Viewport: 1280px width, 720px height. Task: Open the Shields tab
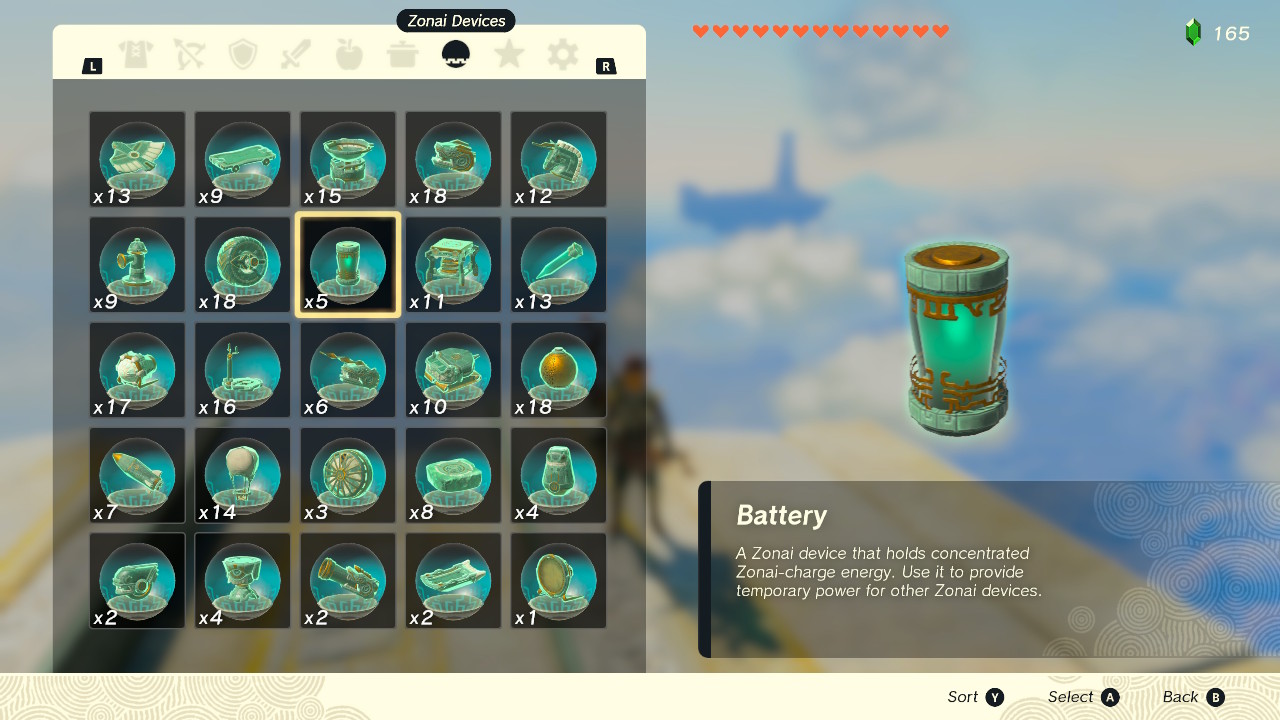coord(243,55)
